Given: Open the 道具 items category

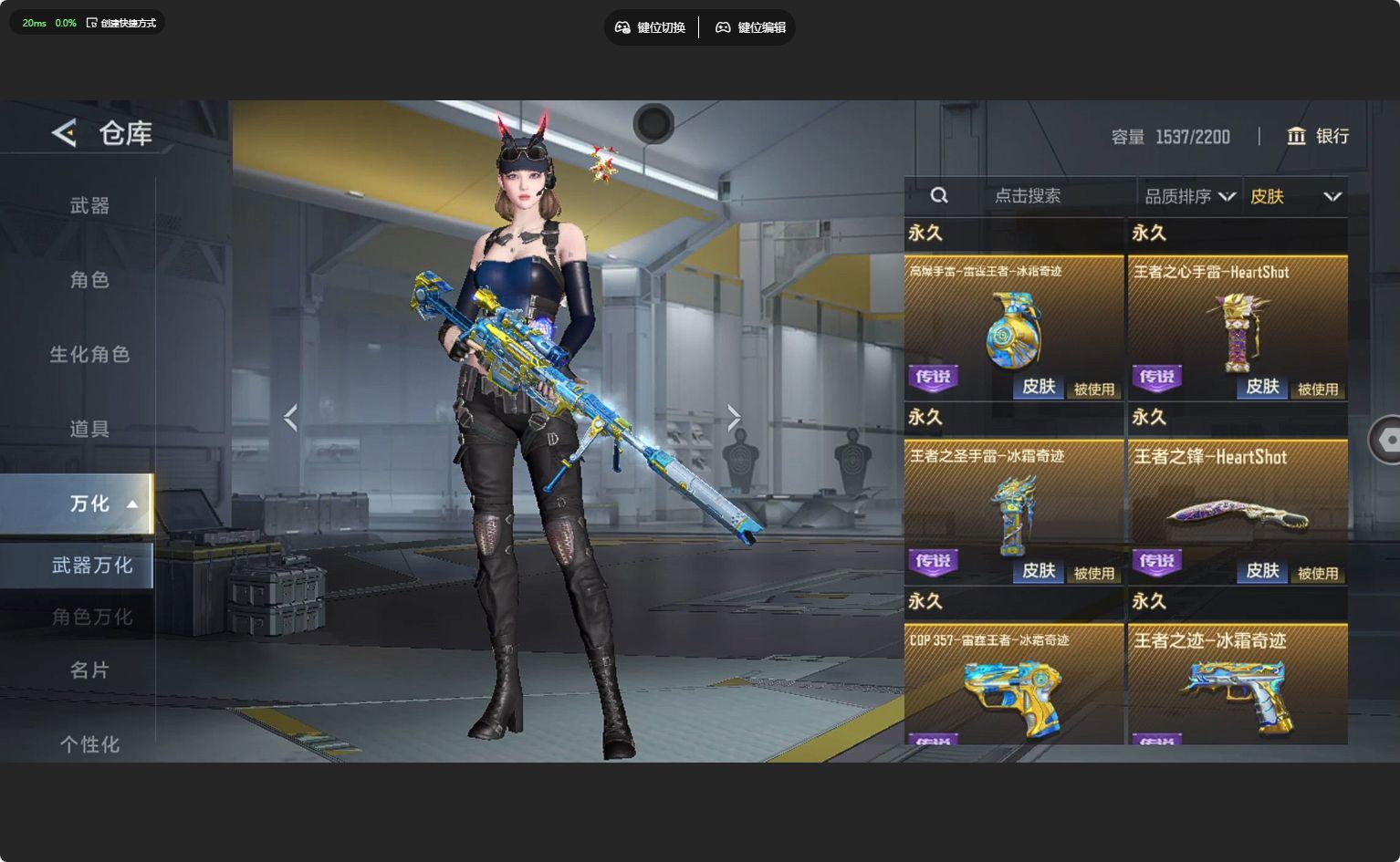Looking at the screenshot, I should click(89, 429).
